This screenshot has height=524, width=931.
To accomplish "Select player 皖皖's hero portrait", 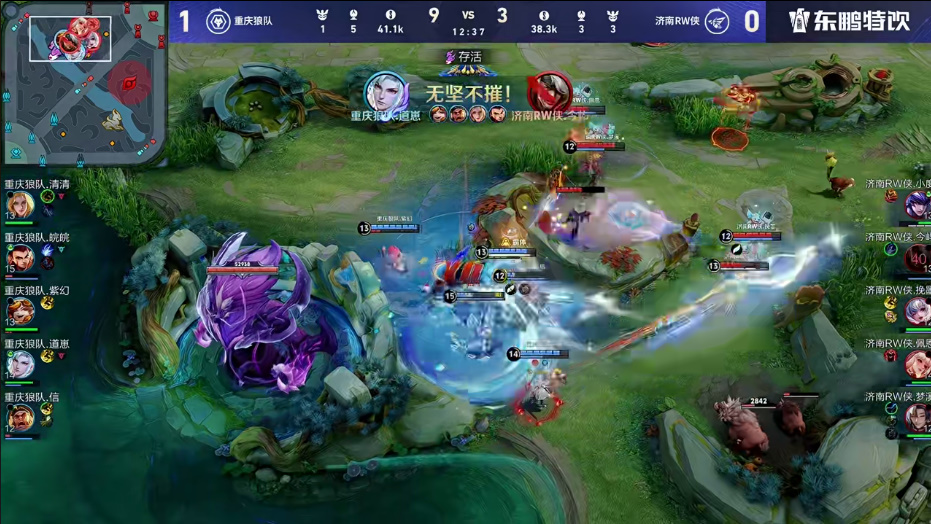I will click(x=21, y=258).
